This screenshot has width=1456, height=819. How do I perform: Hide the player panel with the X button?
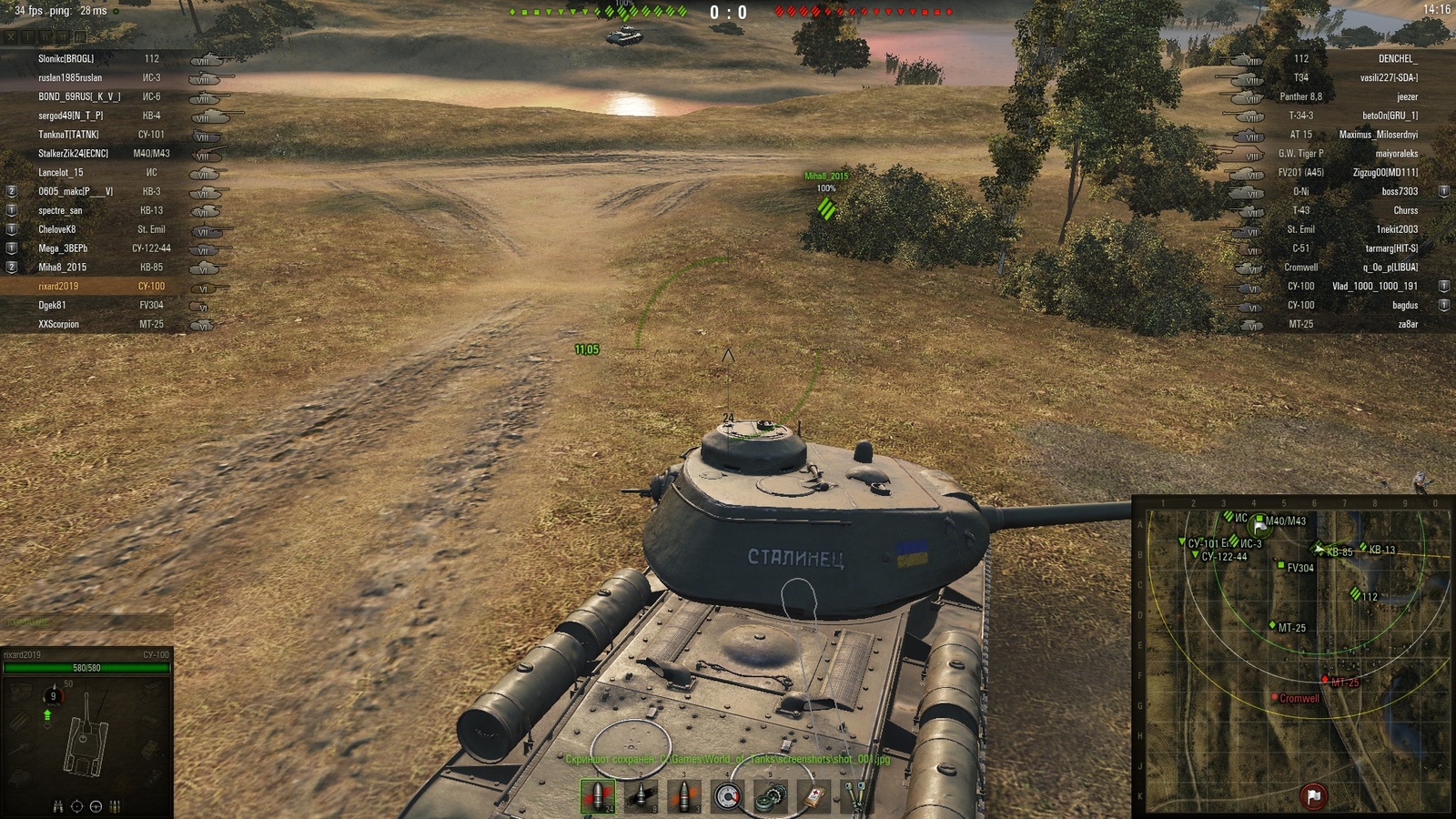click(11, 37)
